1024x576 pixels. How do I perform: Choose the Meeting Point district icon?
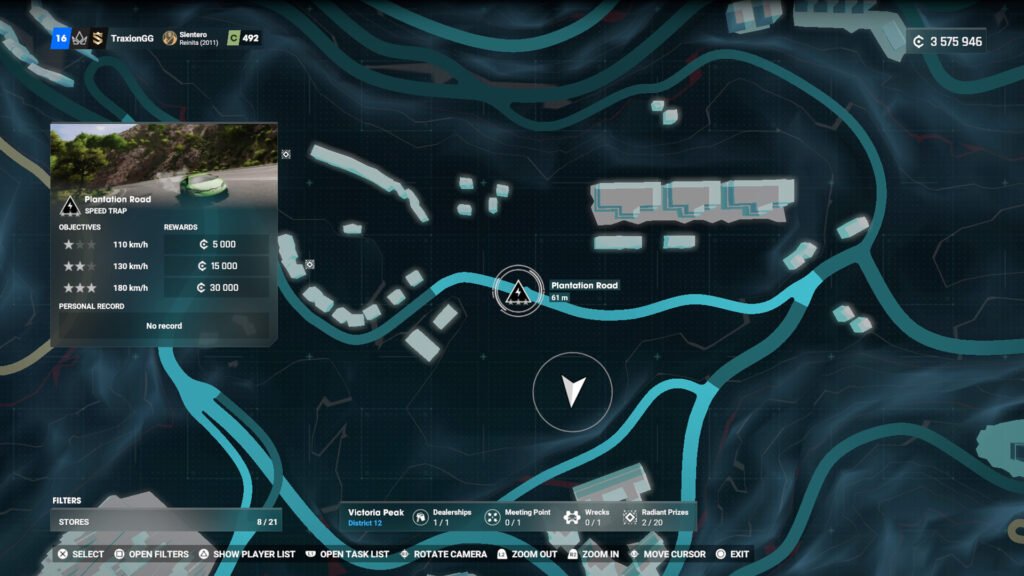tap(493, 517)
